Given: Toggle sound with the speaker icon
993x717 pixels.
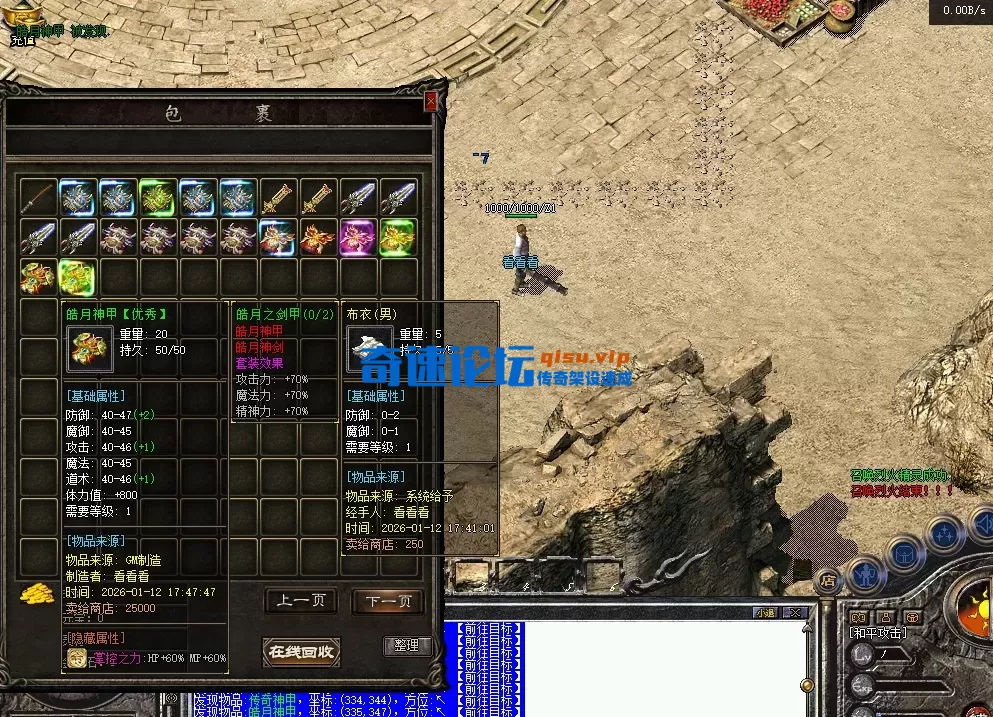Looking at the screenshot, I should [x=982, y=522].
